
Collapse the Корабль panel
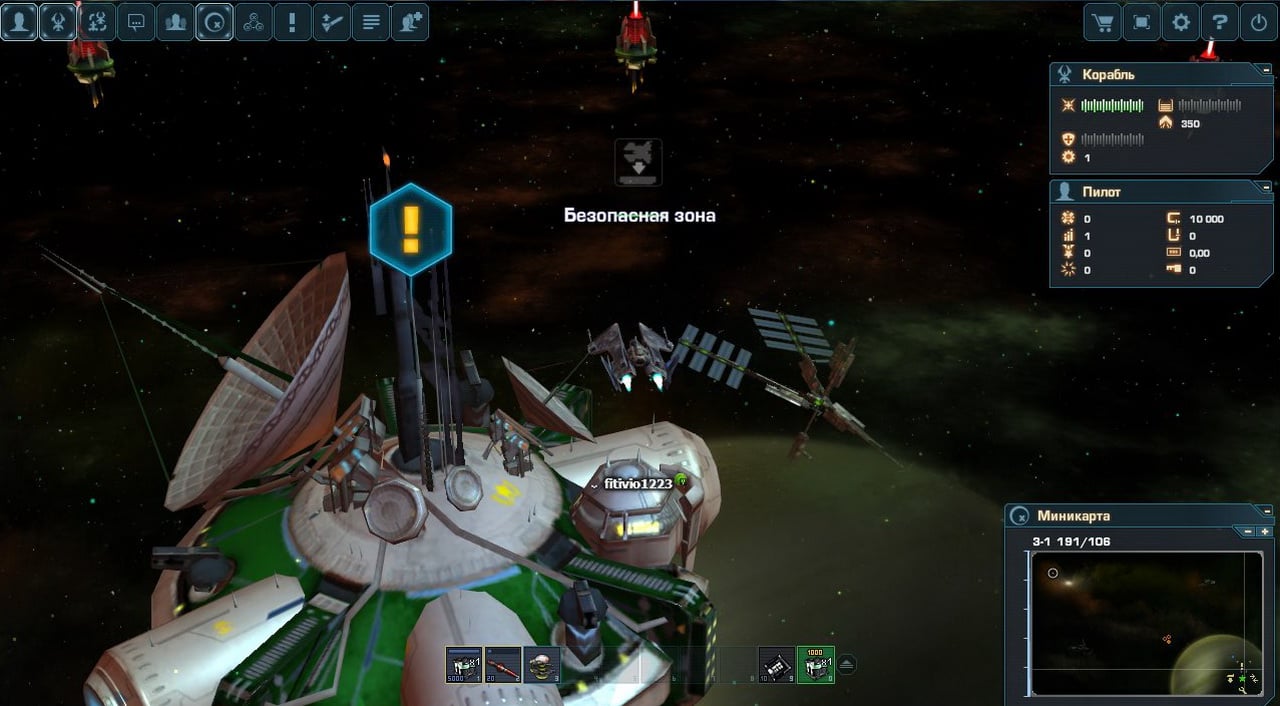(1266, 74)
